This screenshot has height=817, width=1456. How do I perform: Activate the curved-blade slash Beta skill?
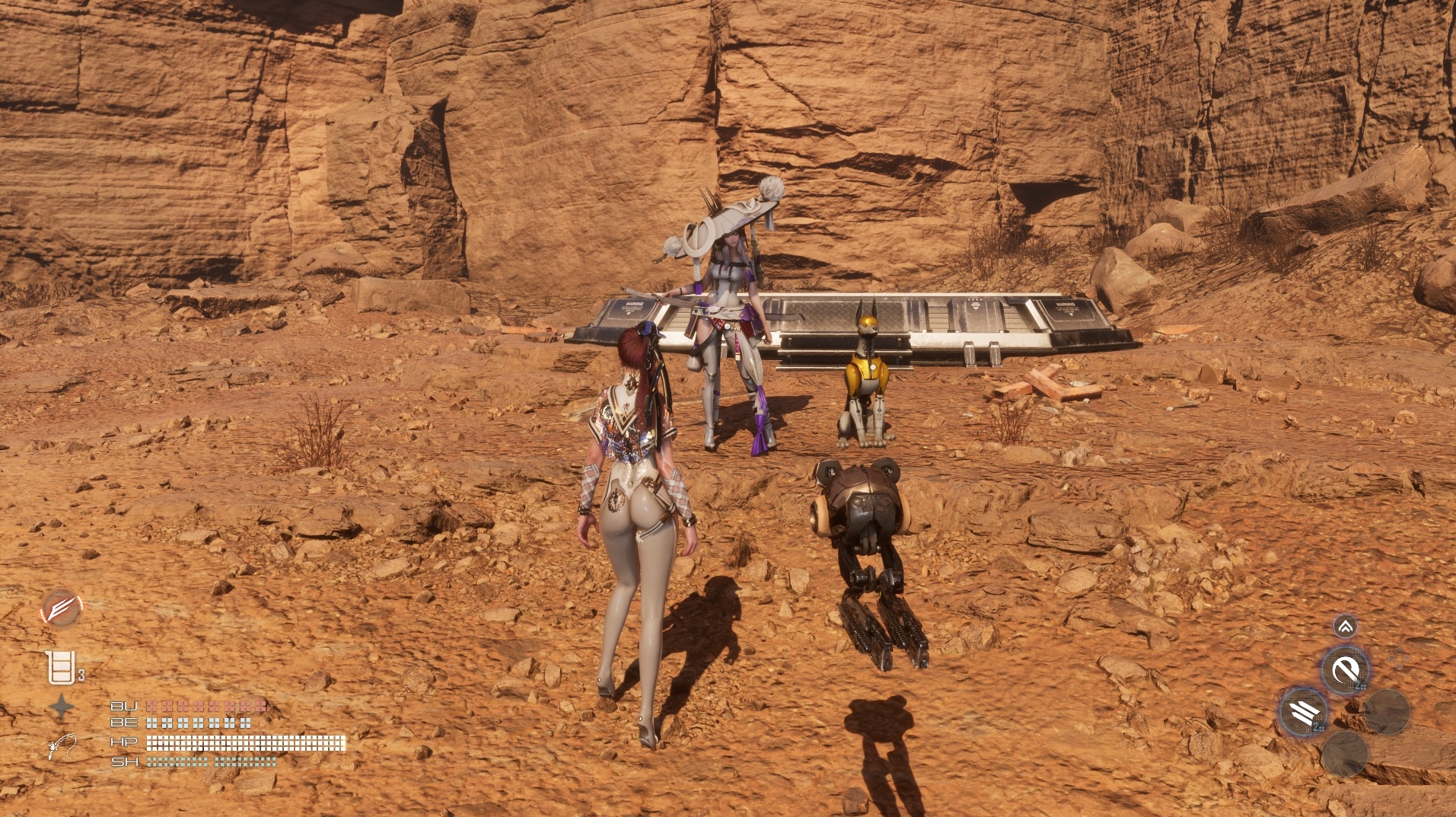(x=1345, y=670)
